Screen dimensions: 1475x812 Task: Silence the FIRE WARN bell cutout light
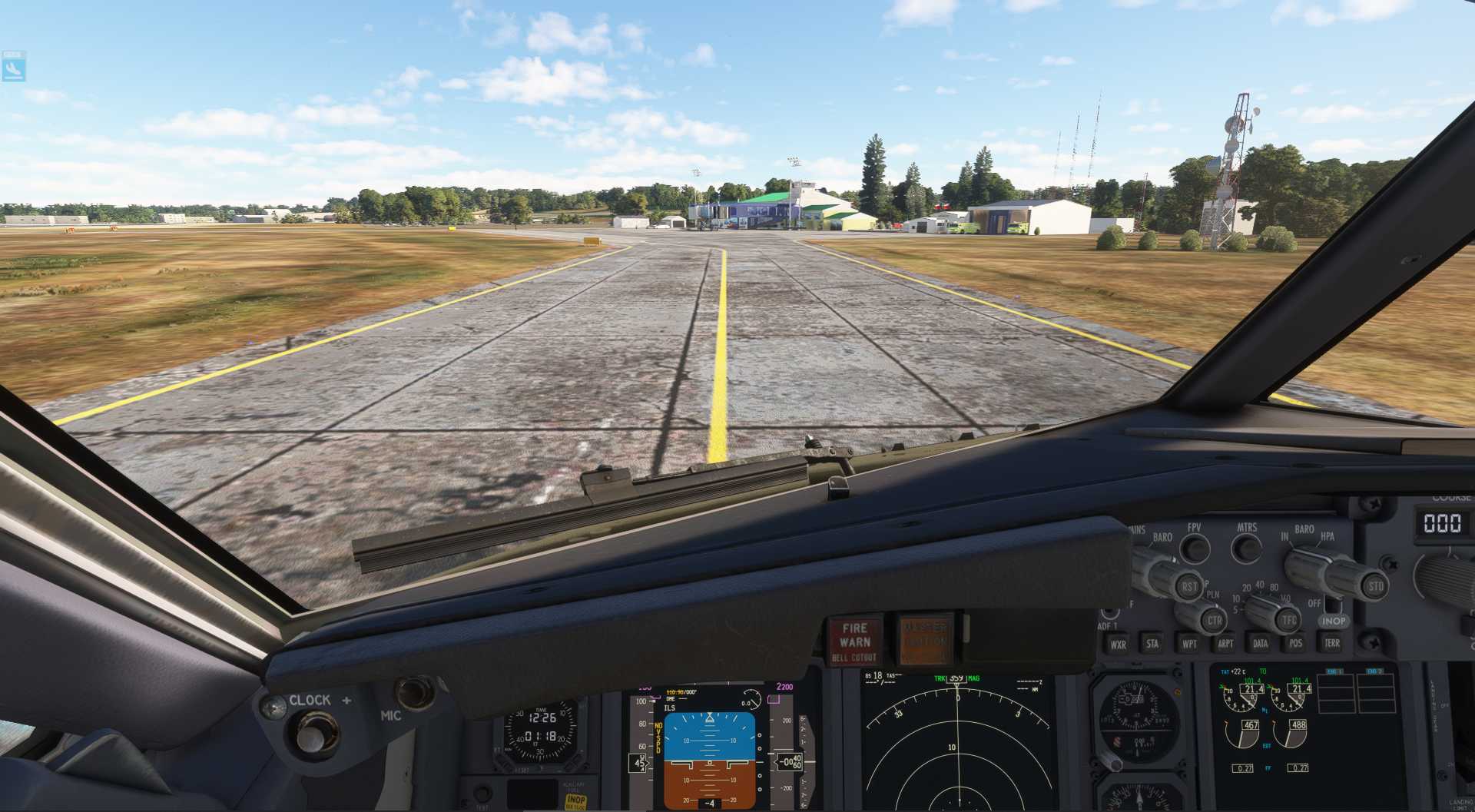854,641
